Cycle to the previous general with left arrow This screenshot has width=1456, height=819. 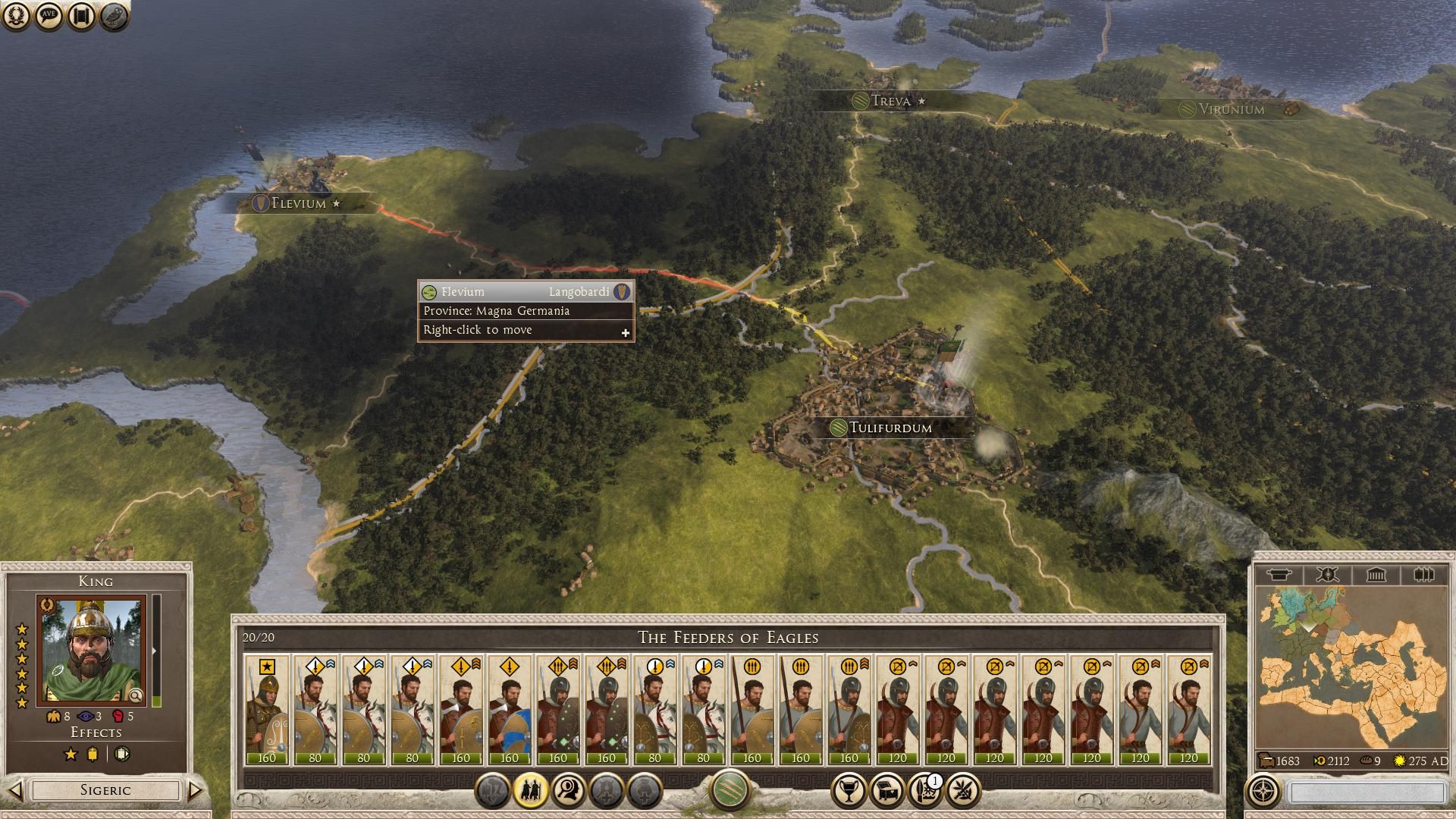point(15,790)
